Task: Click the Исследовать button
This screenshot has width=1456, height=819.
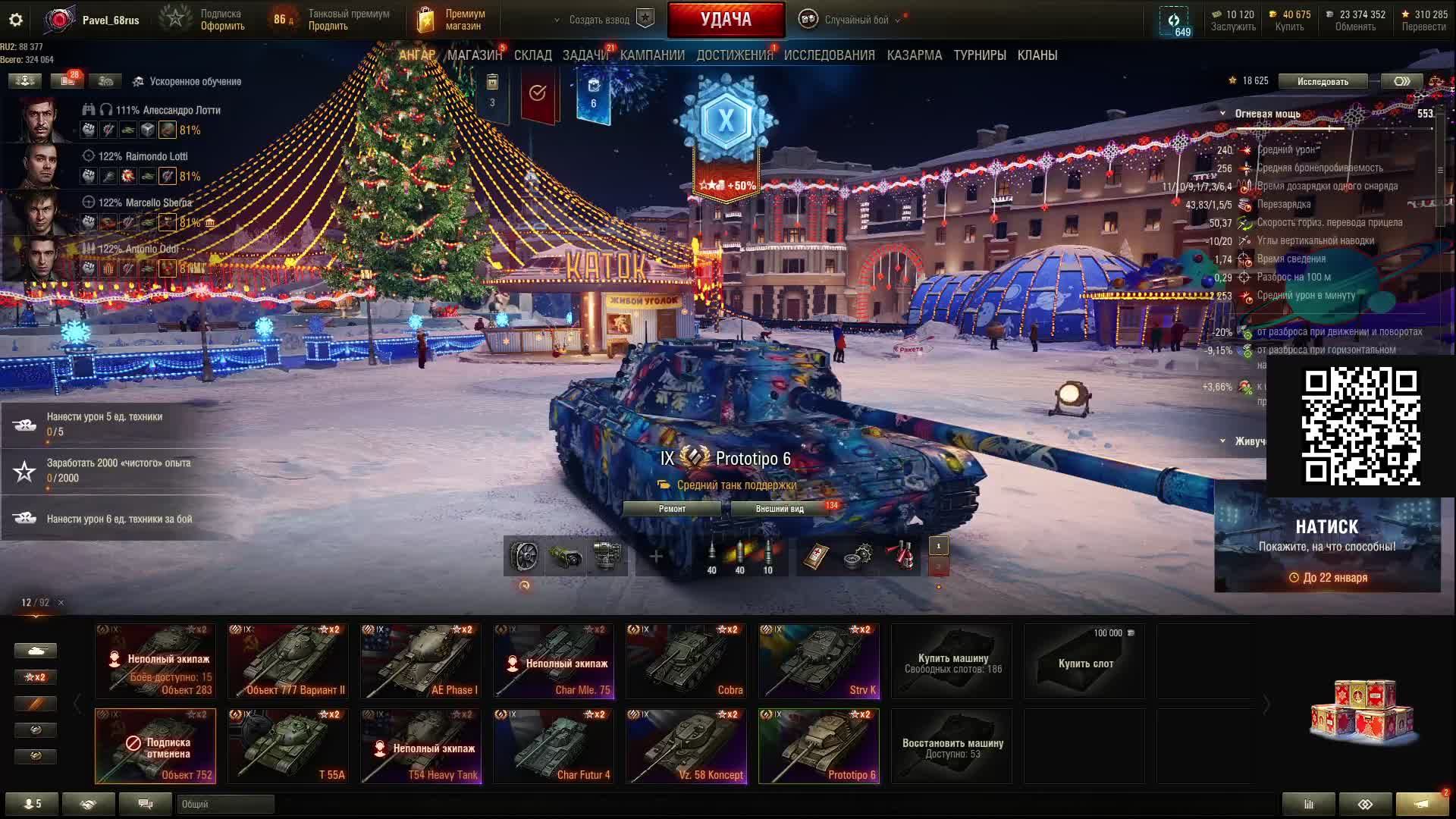Action: 1323,81
